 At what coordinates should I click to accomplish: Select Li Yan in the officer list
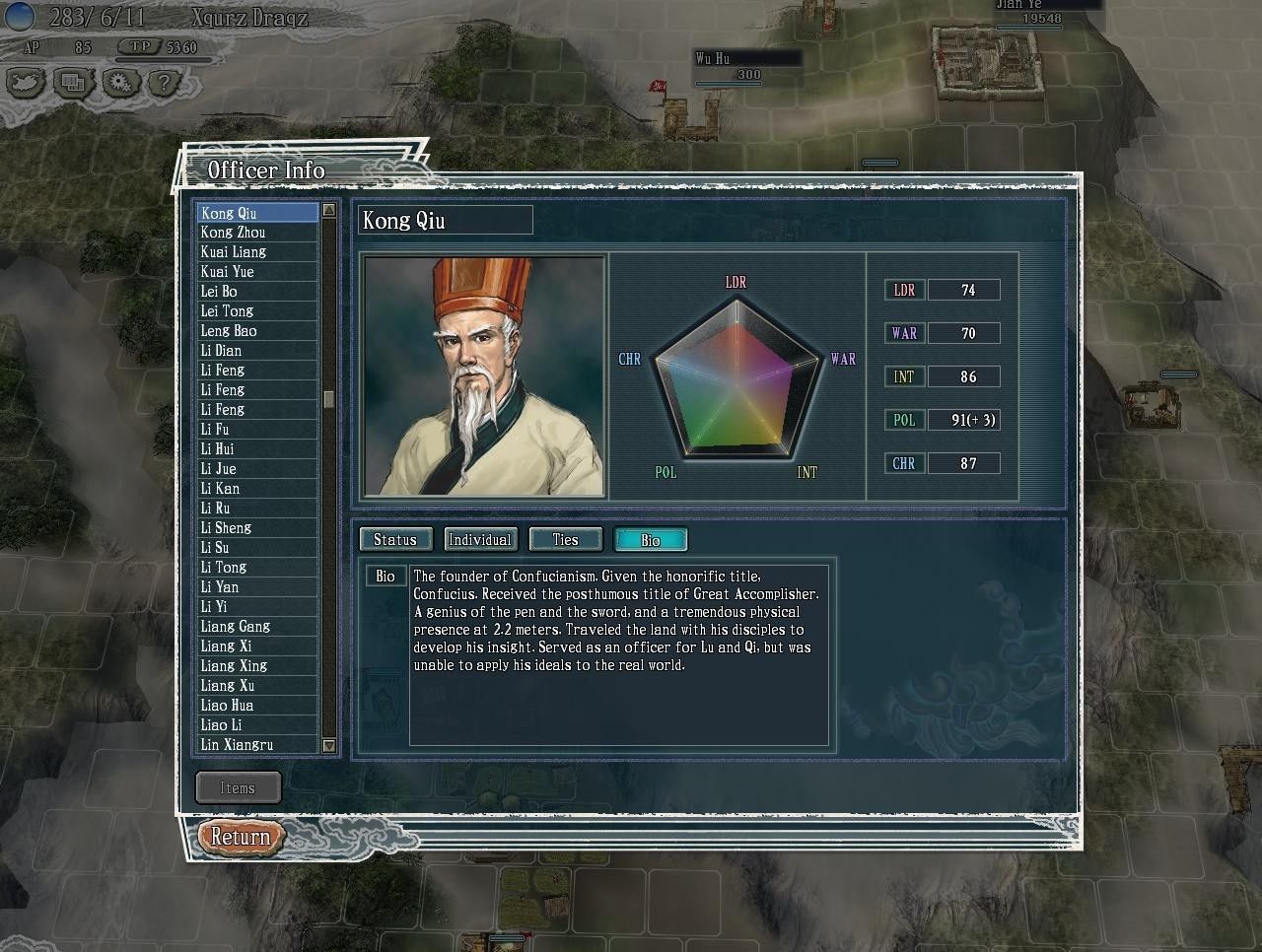pos(220,587)
